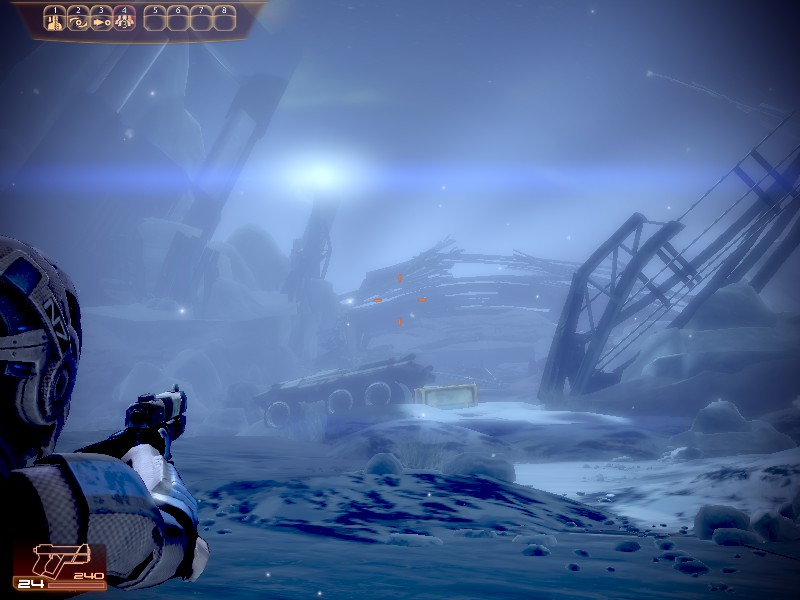The height and width of the screenshot is (600, 800).
Task: Activate the ability in quick slot 1
Action: 55,18
